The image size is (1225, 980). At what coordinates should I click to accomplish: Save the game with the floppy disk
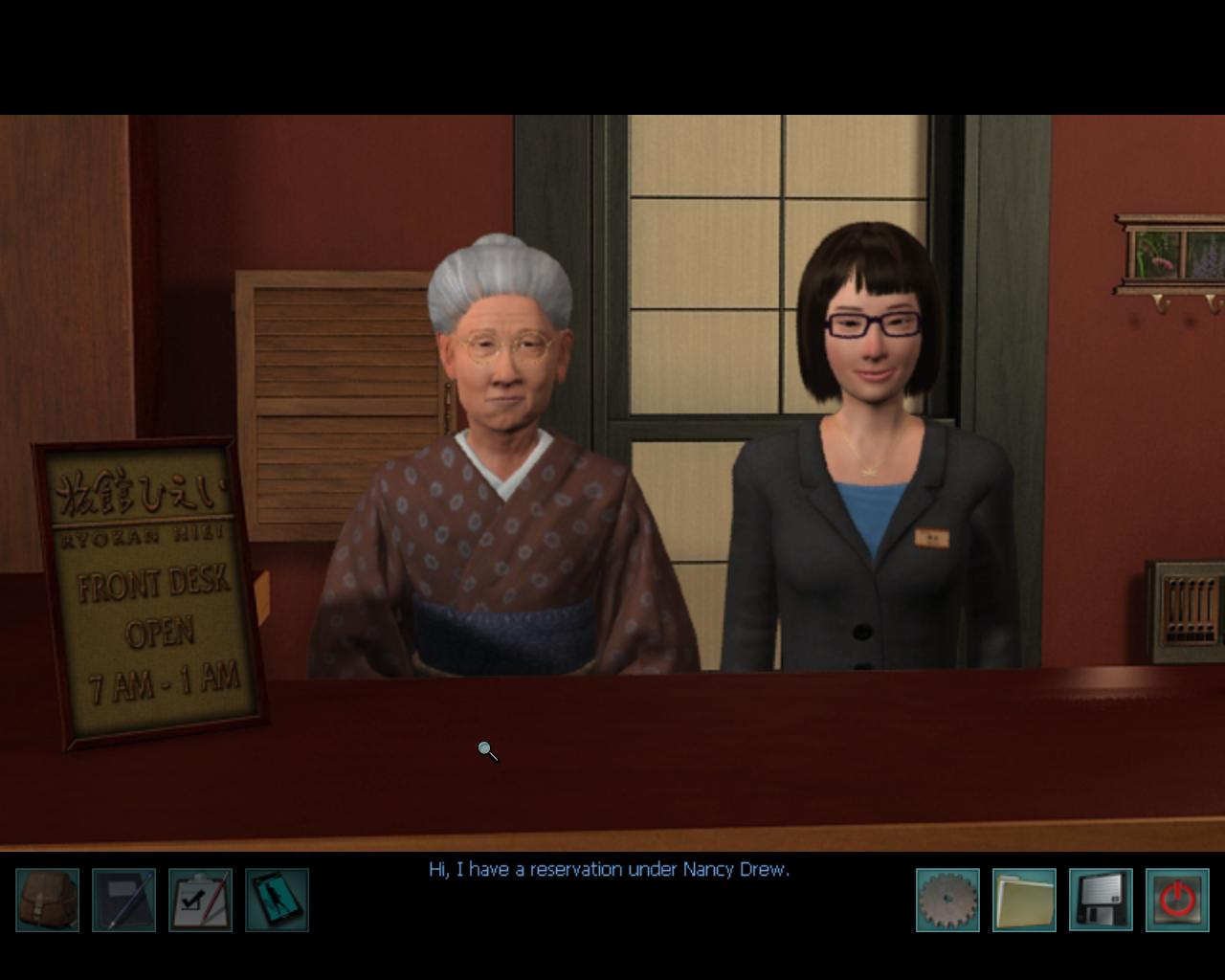click(1101, 900)
